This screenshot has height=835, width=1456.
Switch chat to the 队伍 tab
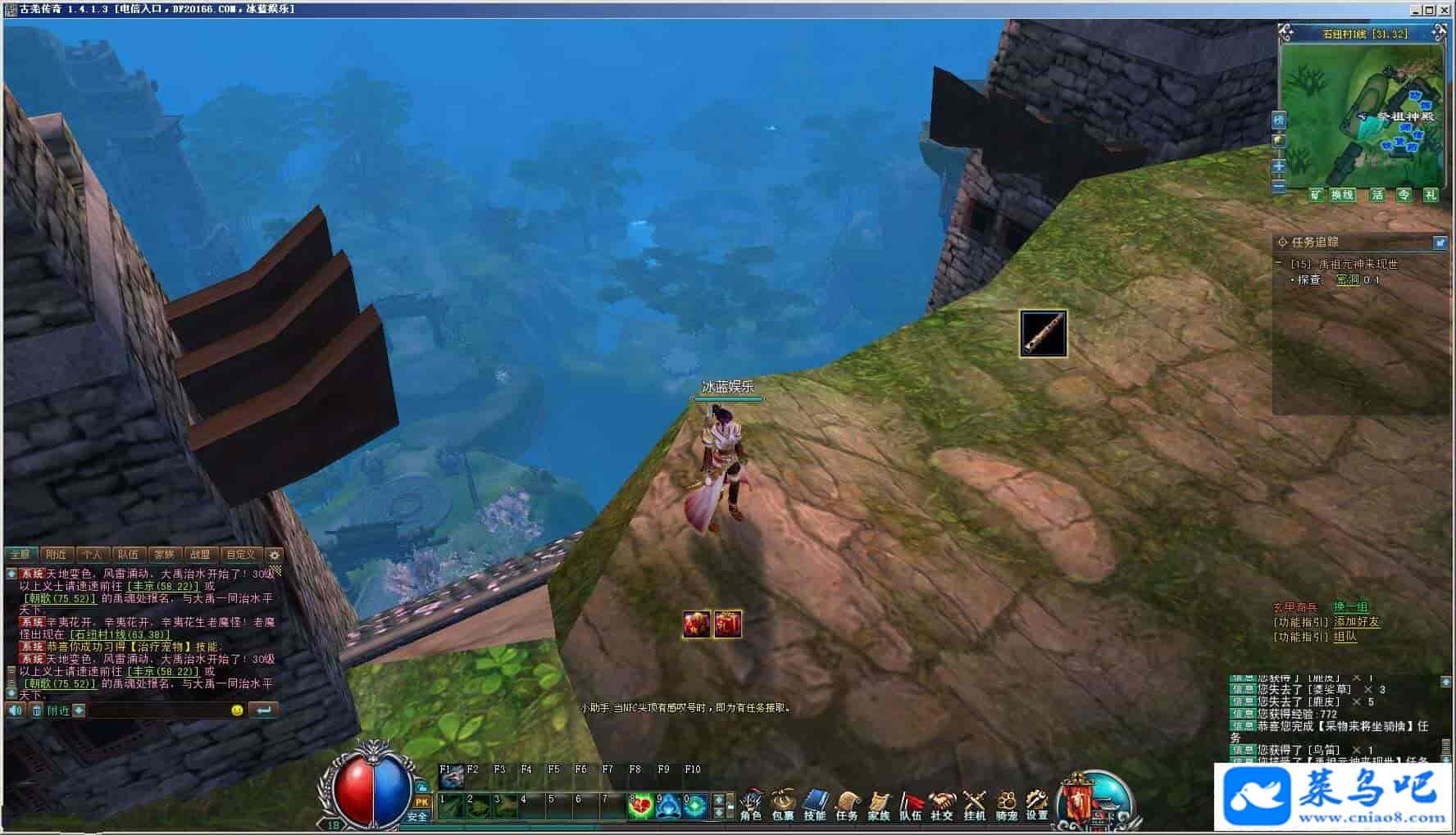tap(128, 555)
